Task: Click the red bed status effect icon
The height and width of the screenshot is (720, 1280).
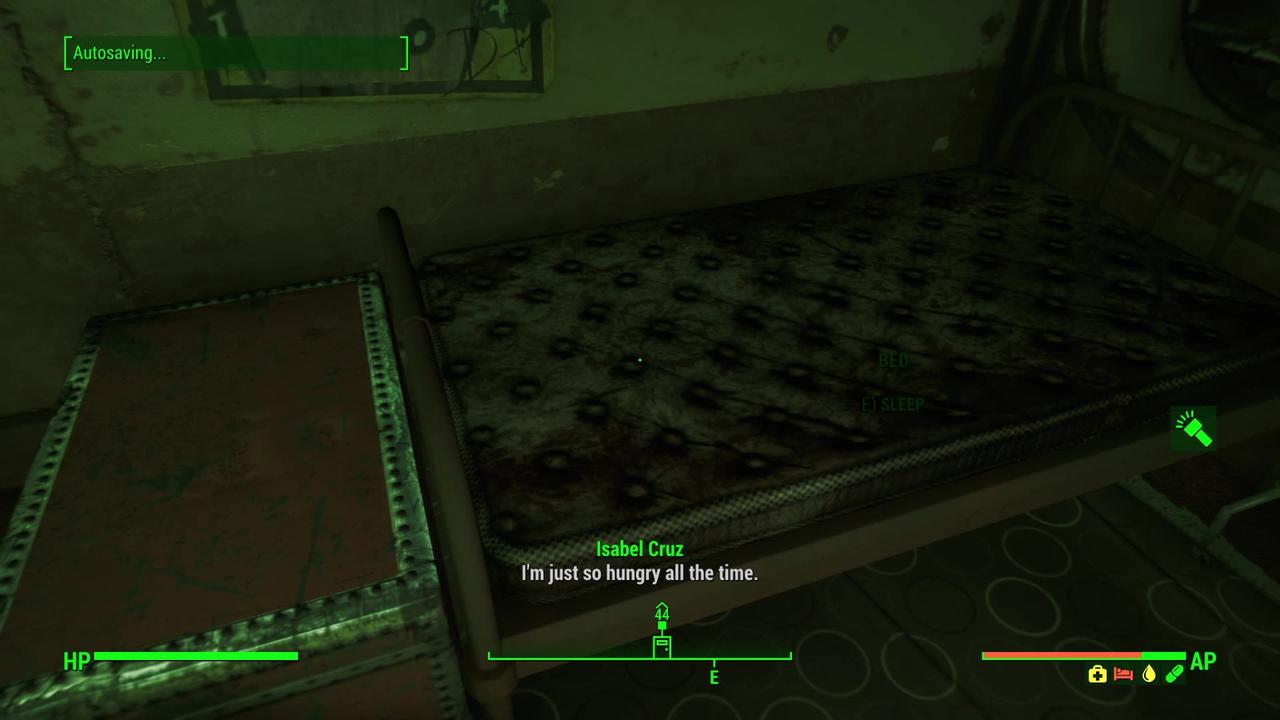Action: 1122,673
